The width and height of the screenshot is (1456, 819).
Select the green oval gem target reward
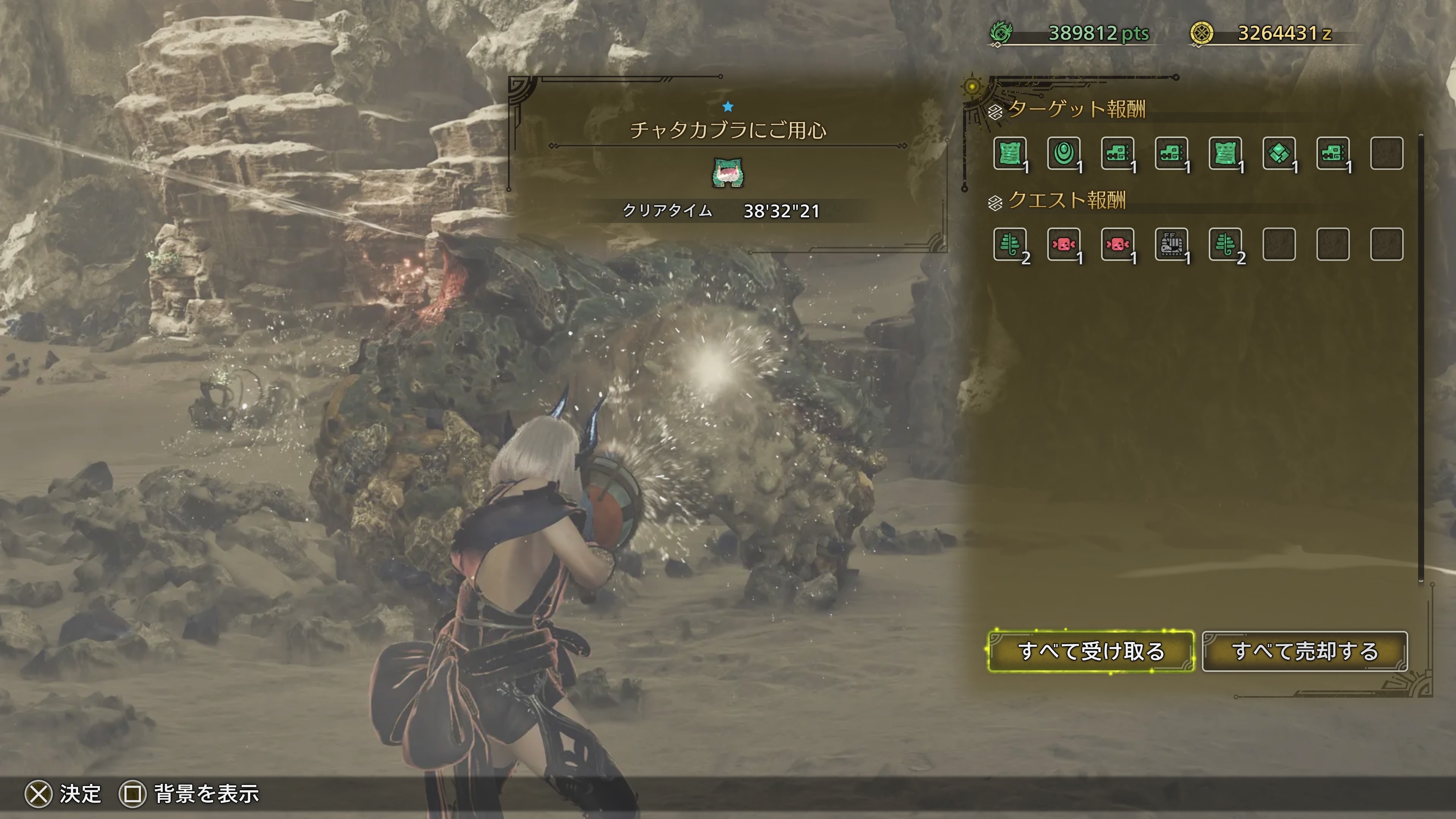[1064, 153]
